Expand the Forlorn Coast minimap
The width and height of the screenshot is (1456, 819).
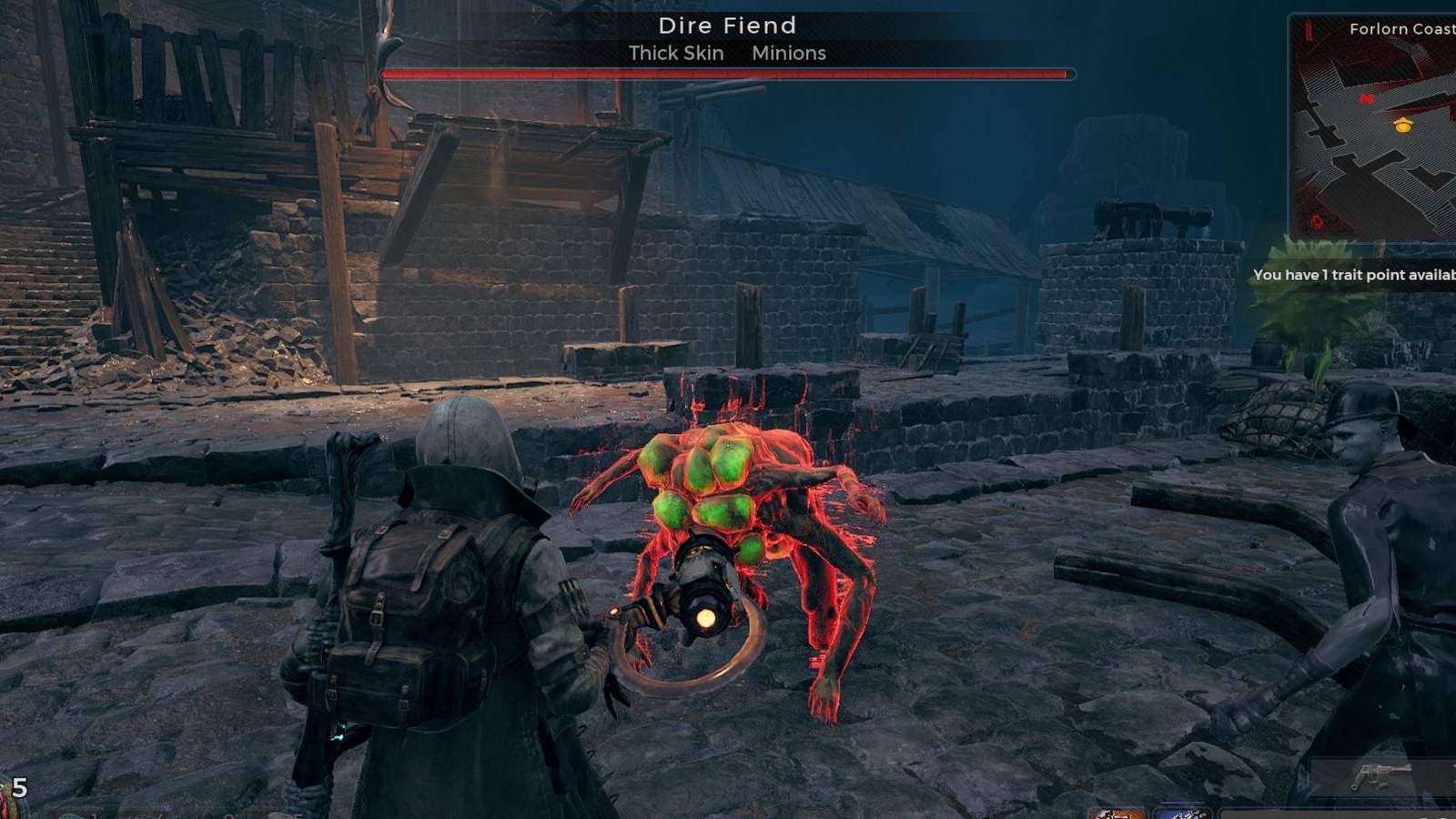1374,127
